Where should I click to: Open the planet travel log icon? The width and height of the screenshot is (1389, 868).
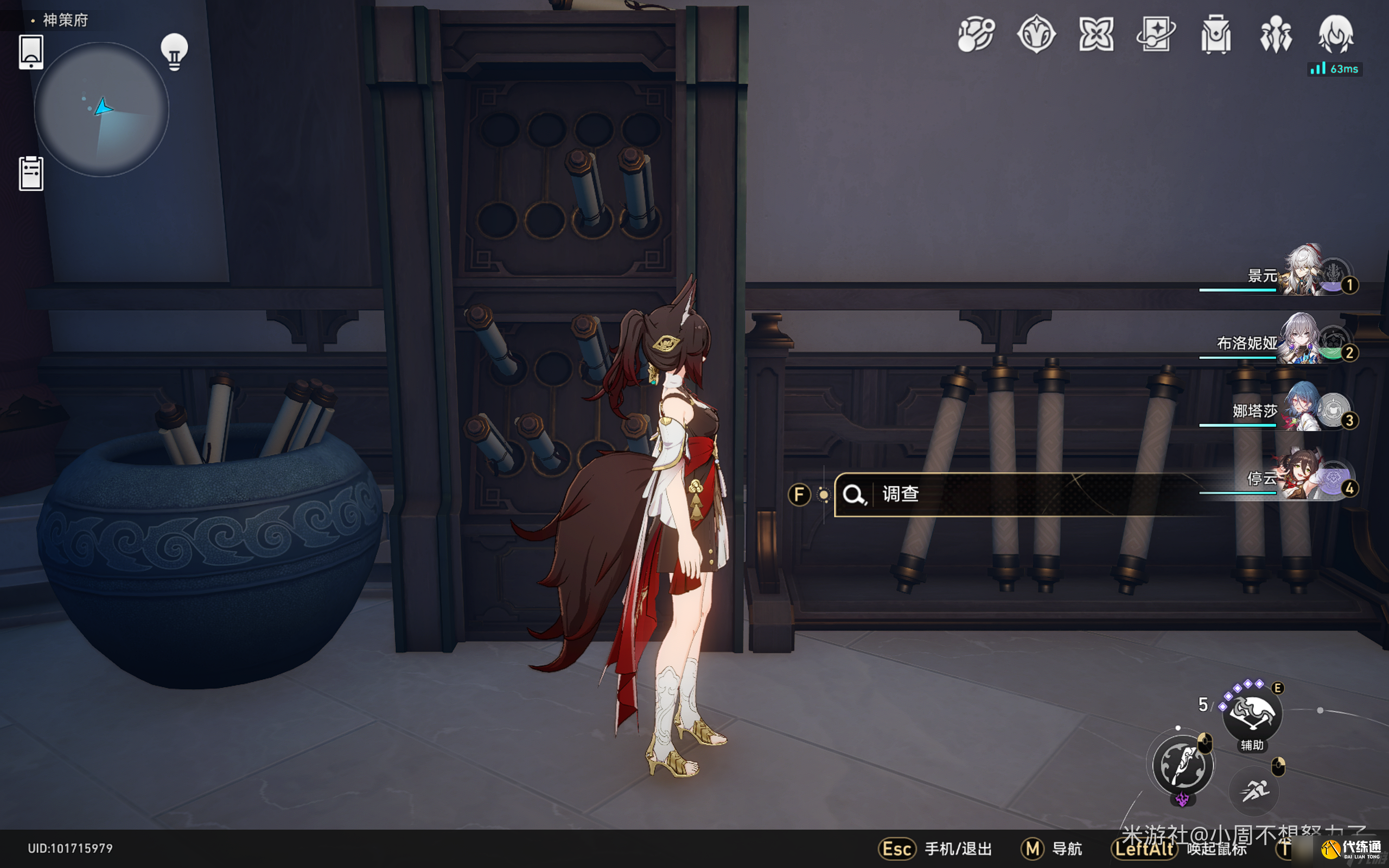[x=976, y=34]
